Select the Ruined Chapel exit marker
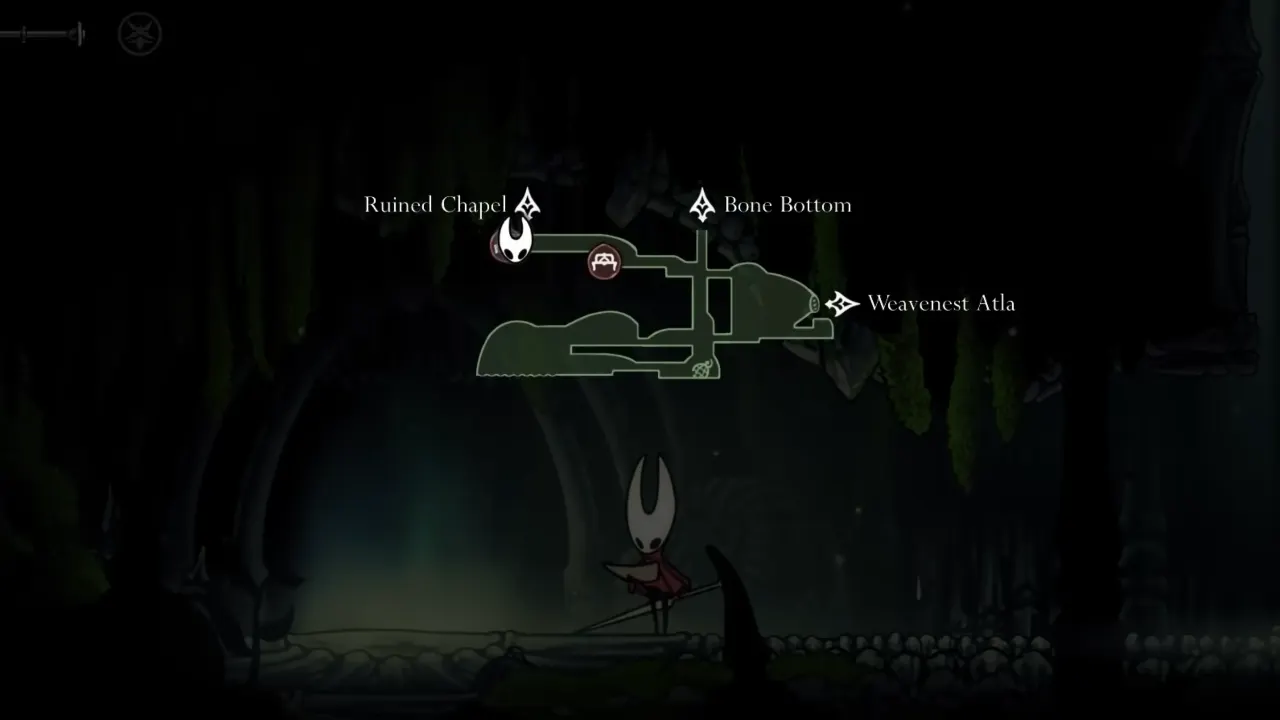Viewport: 1280px width, 720px height. click(x=526, y=204)
